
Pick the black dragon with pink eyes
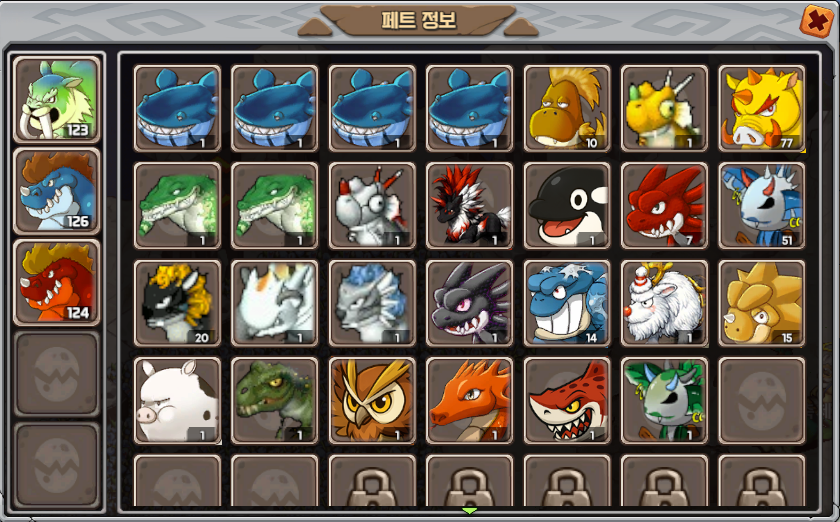tap(469, 302)
